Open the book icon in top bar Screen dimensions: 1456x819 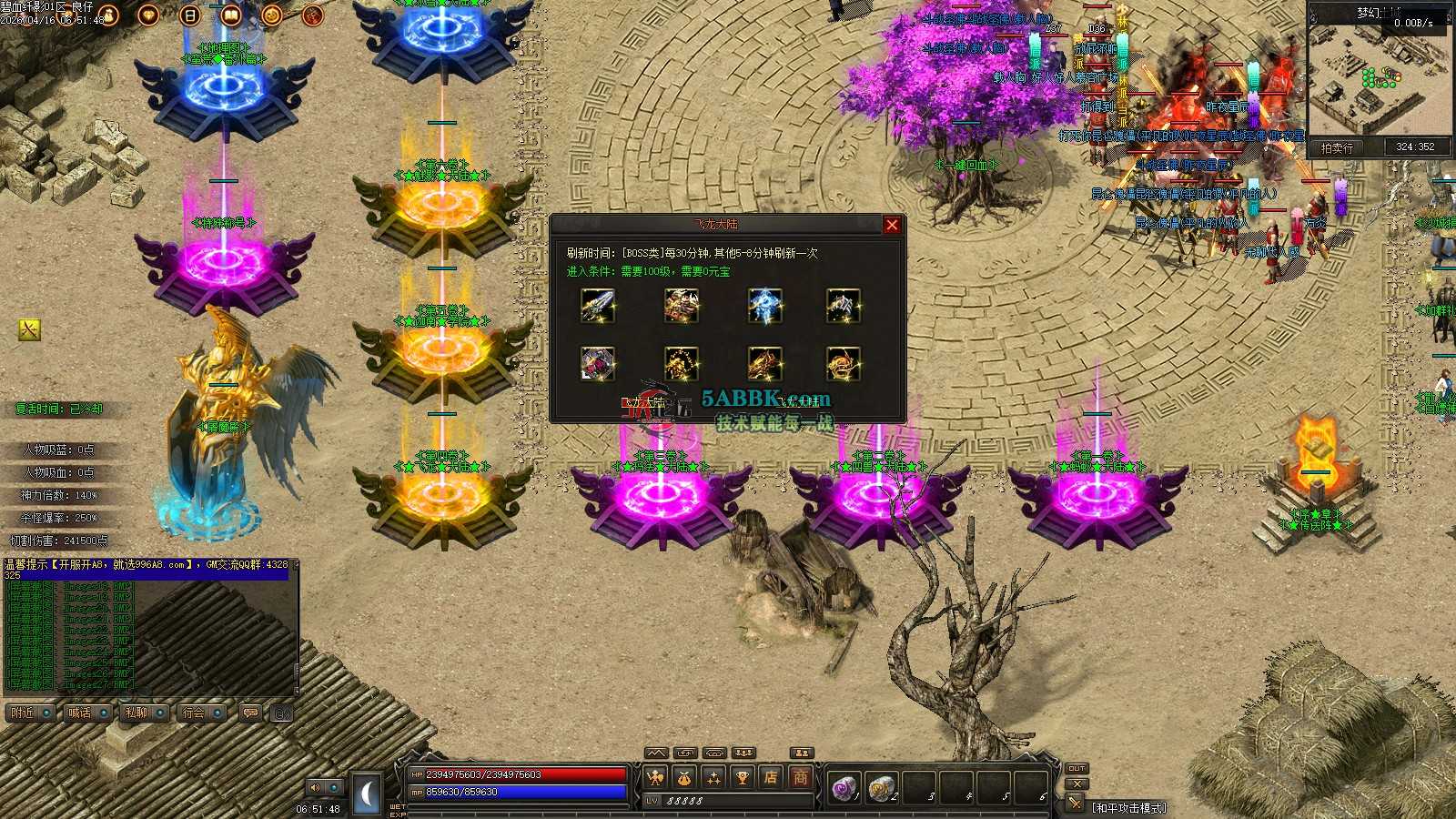(x=230, y=15)
